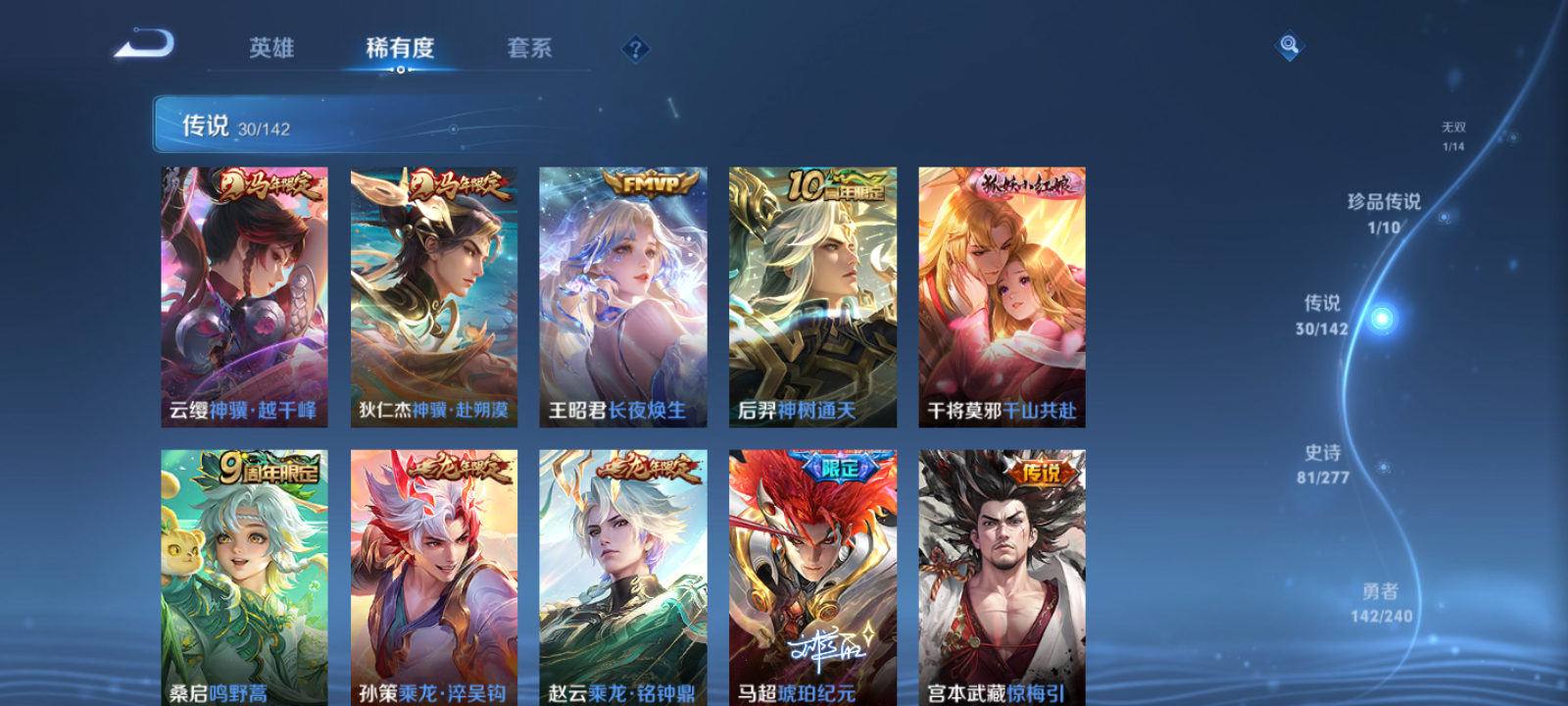
Task: Select the 稀有度 tab
Action: (x=400, y=48)
